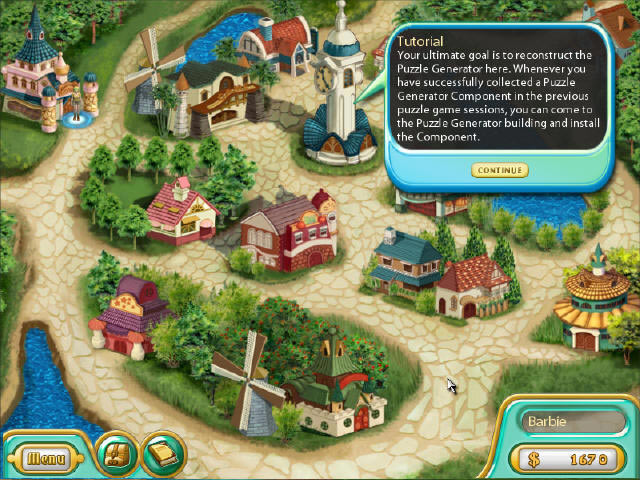Image resolution: width=640 pixels, height=480 pixels.
Task: Open the treasure chest icon
Action: pyautogui.click(x=116, y=455)
